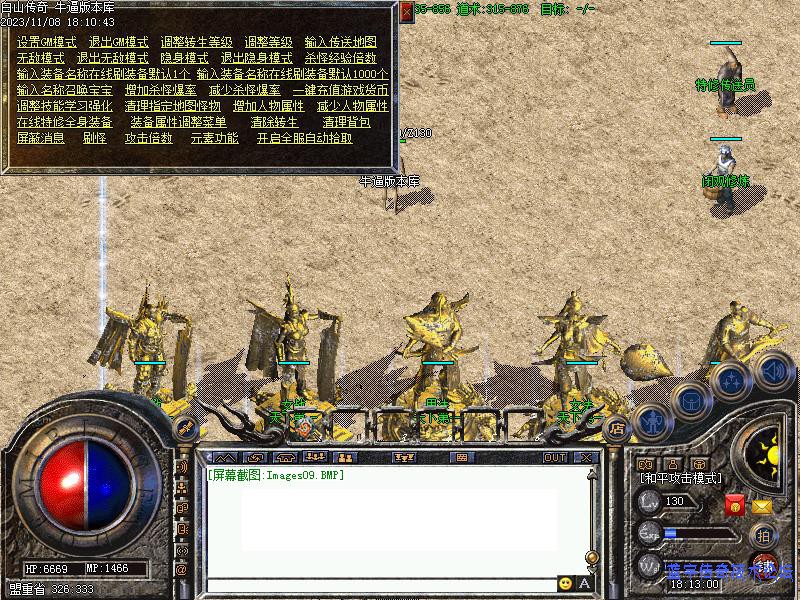Open 杀怪经验倍数 setting
This screenshot has width=800, height=600.
point(341,58)
